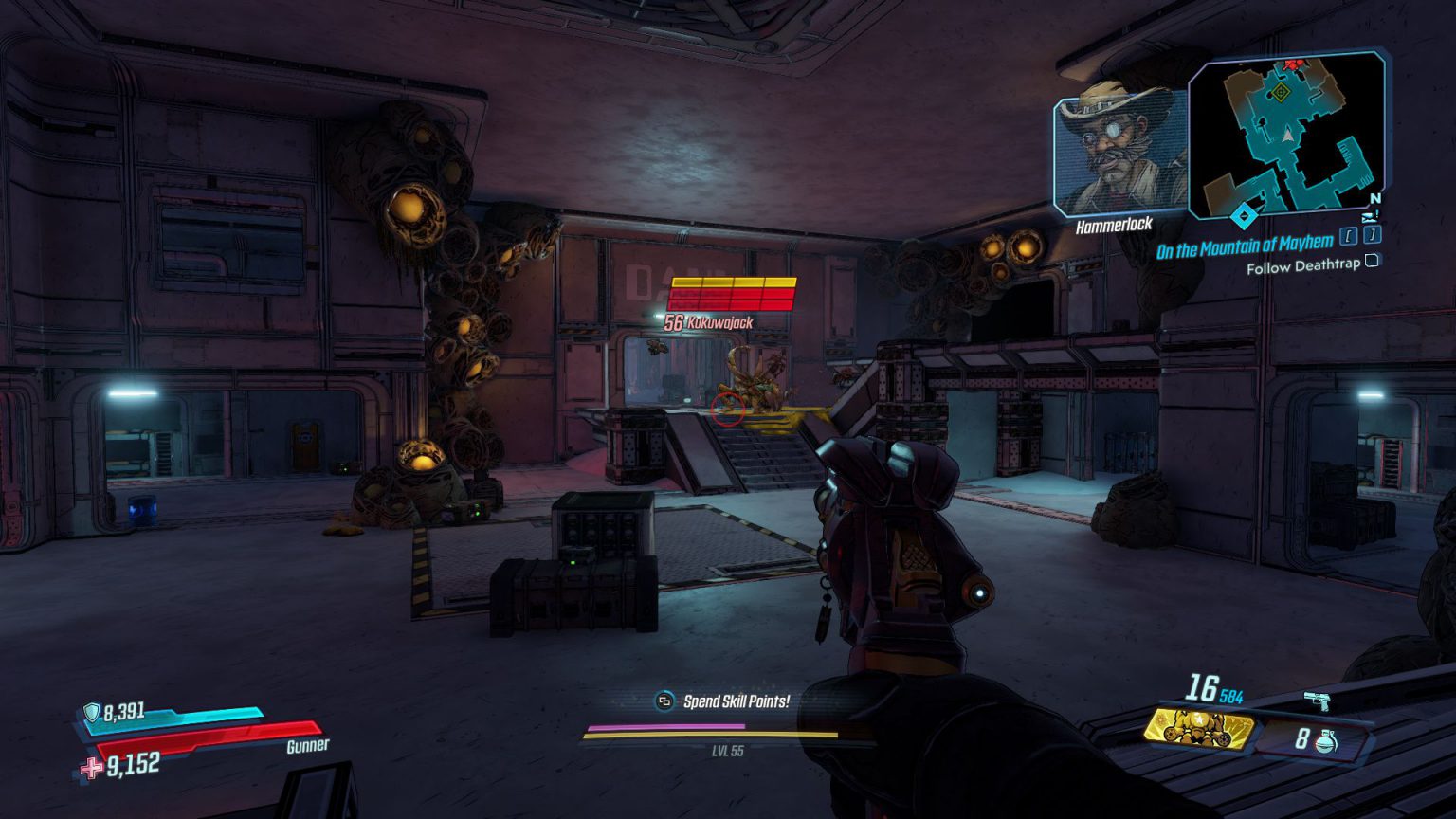1456x819 pixels.
Task: Toggle the left bracket mission cycle indicator
Action: [1348, 237]
